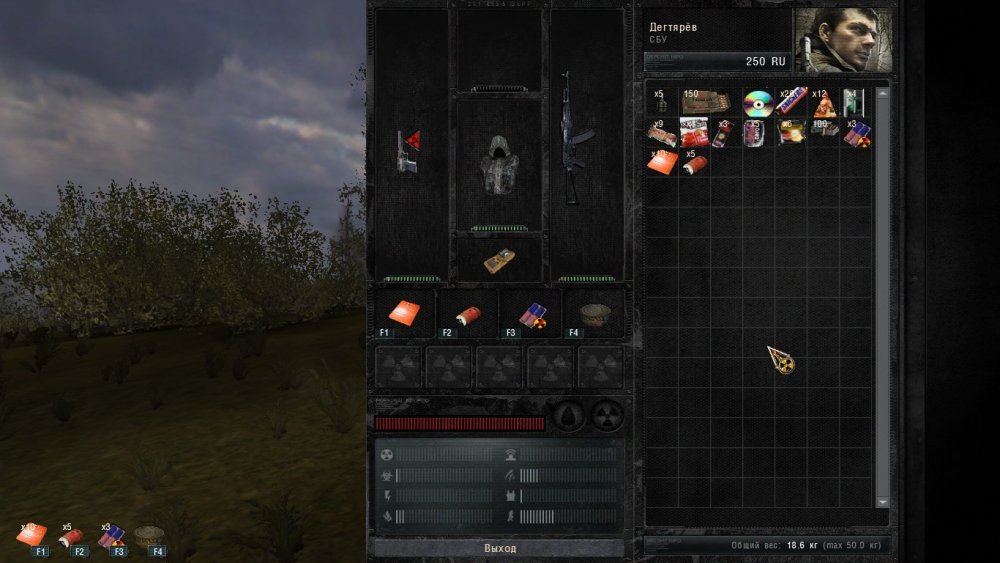Click the F1 orange medkit quick slot
The height and width of the screenshot is (563, 1000).
[405, 314]
